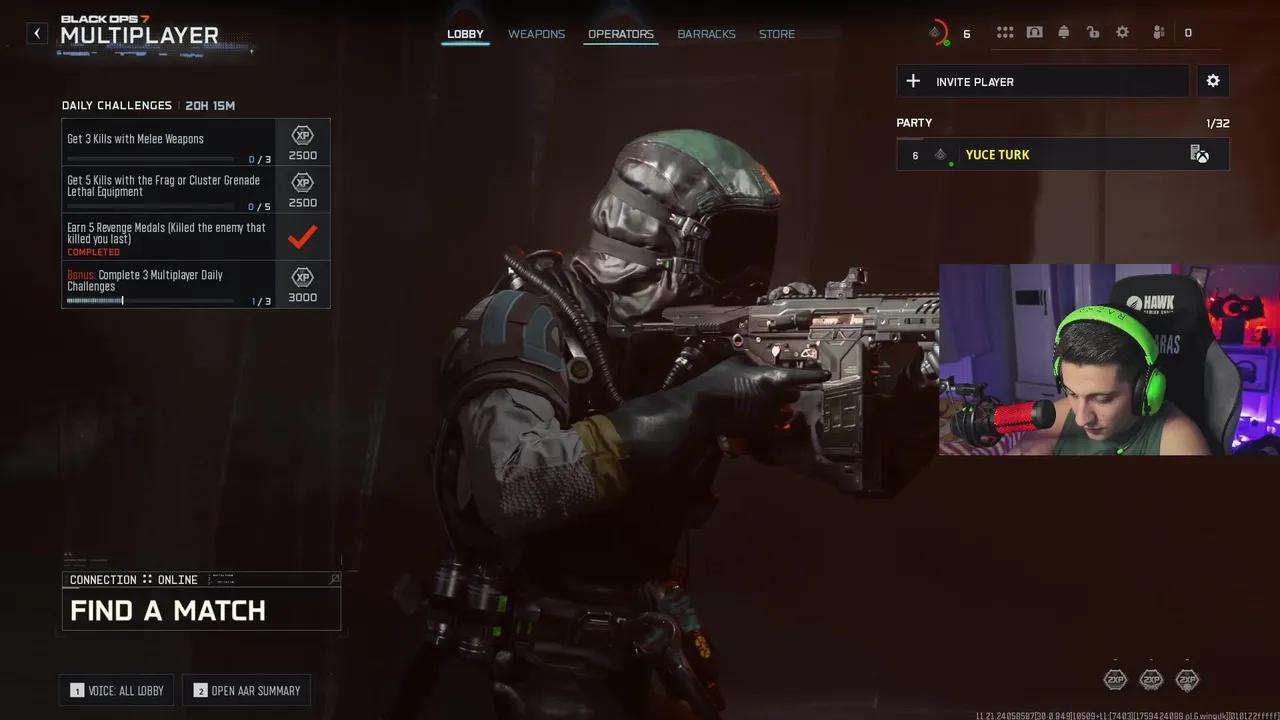Open the Store tab
This screenshot has width=1280, height=720.
[777, 34]
